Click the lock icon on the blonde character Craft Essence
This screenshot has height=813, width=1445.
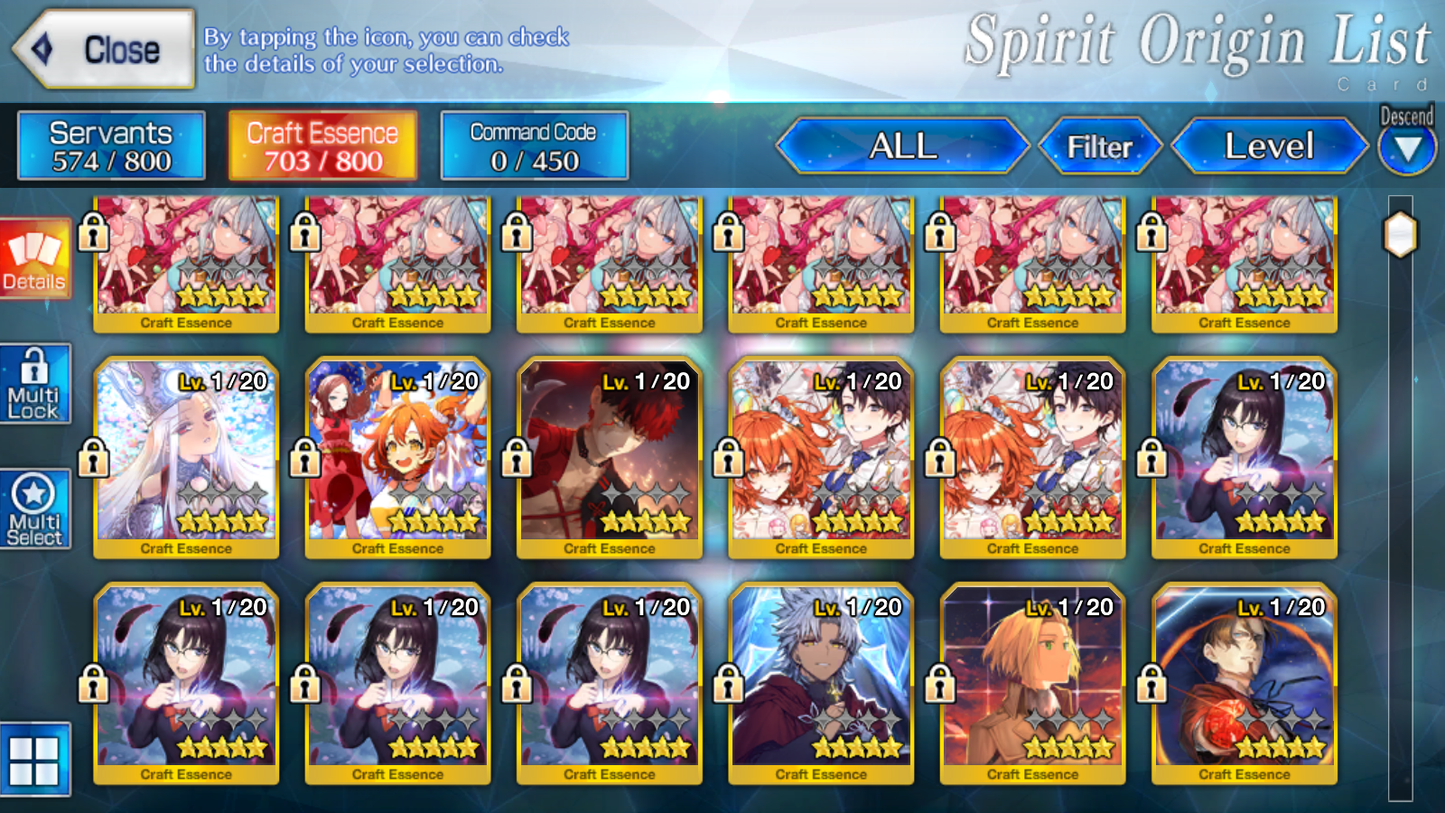click(x=941, y=685)
